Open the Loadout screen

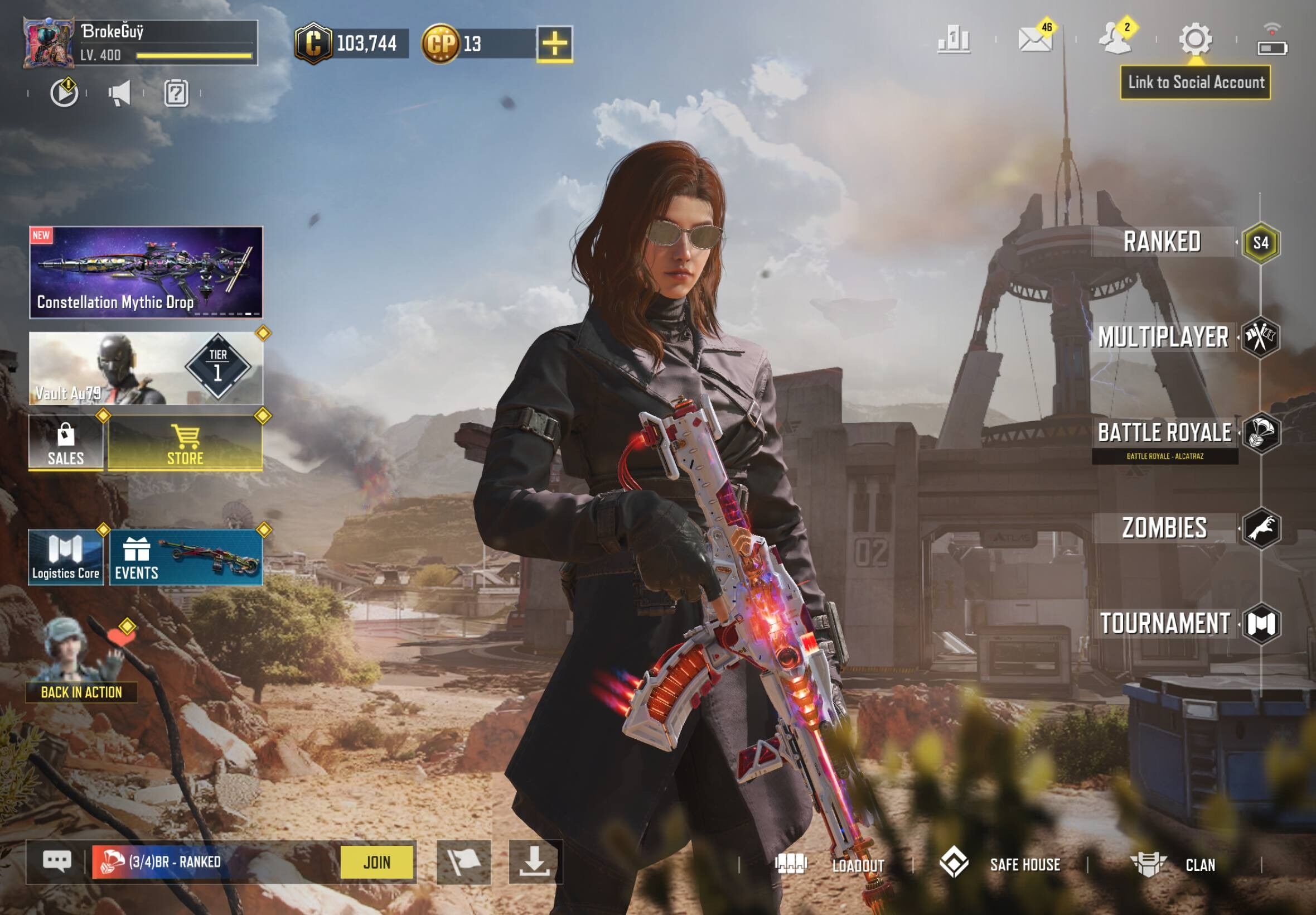tap(831, 865)
